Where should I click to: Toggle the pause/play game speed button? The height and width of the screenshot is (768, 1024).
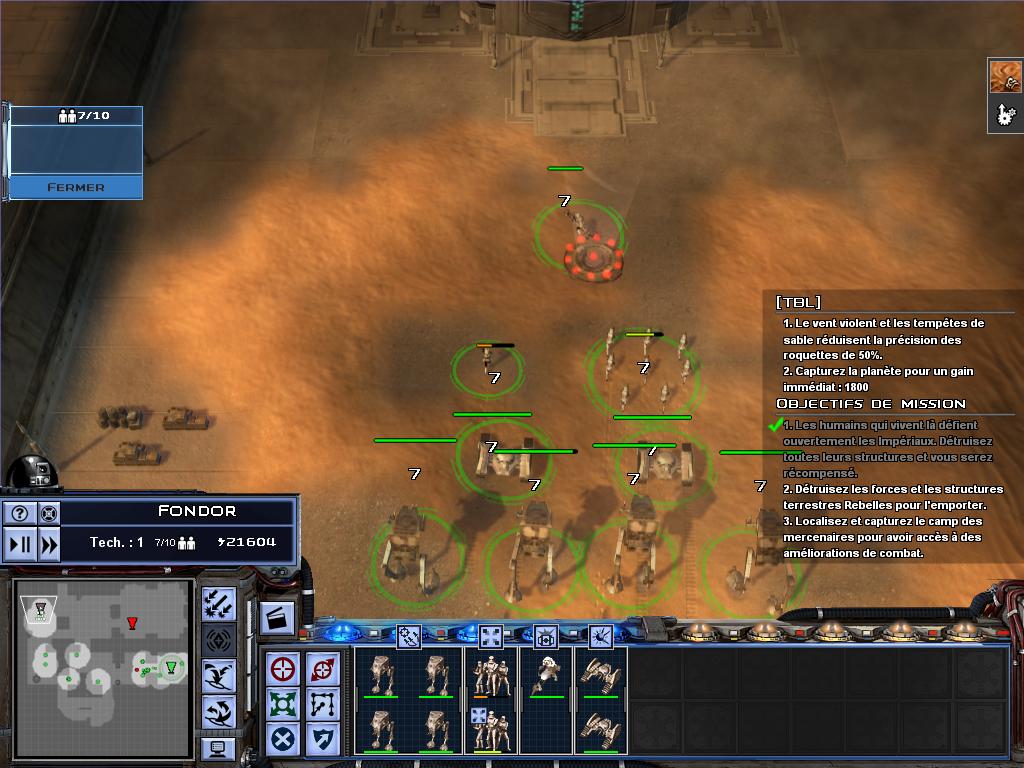[20, 545]
